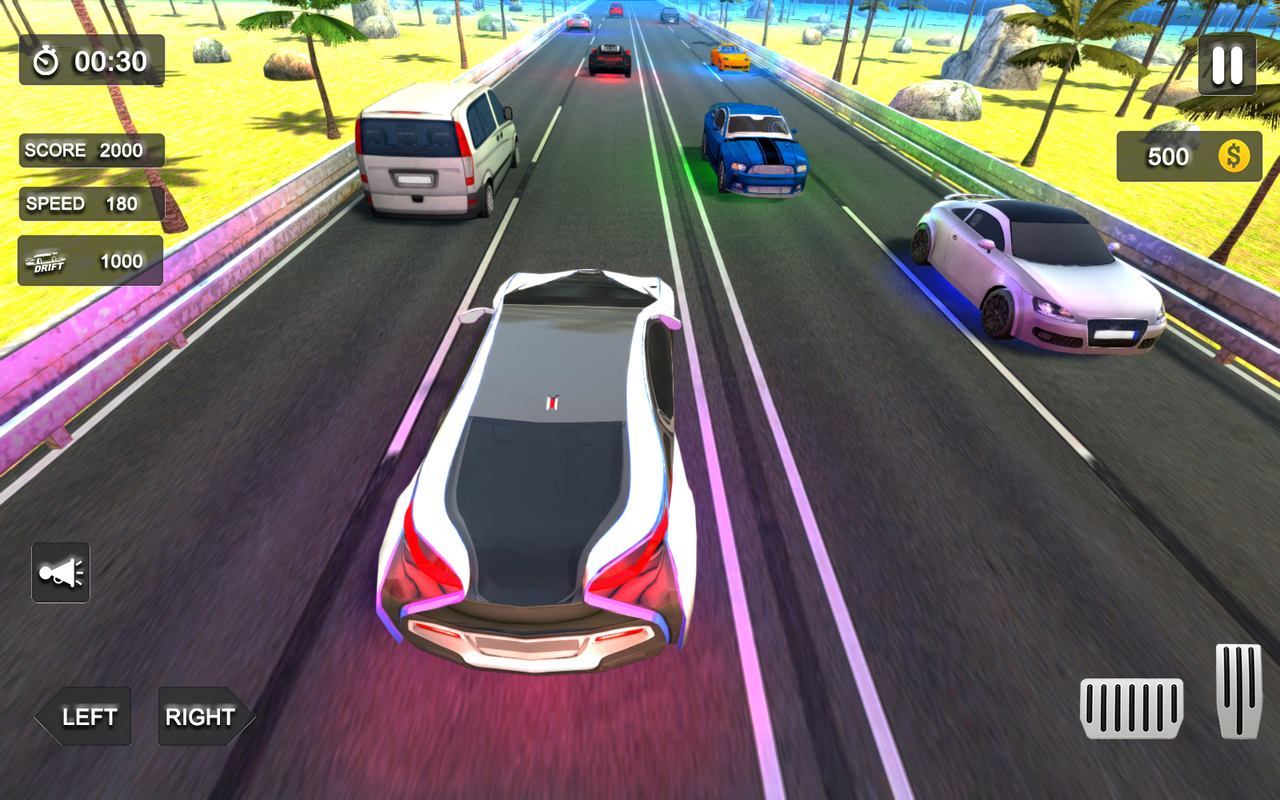The height and width of the screenshot is (800, 1280).
Task: Click the SCORE 2000 panel
Action: click(x=90, y=150)
